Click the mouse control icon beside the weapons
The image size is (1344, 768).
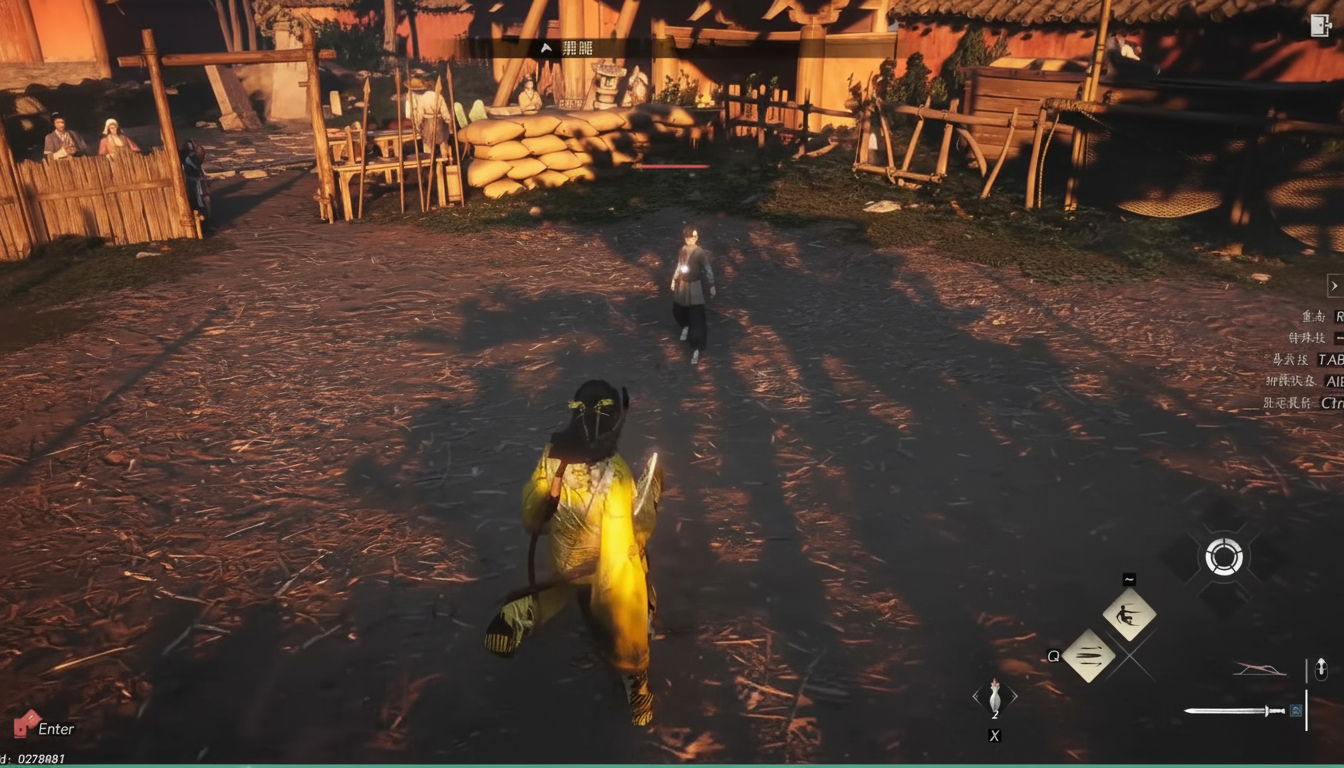pos(1322,669)
